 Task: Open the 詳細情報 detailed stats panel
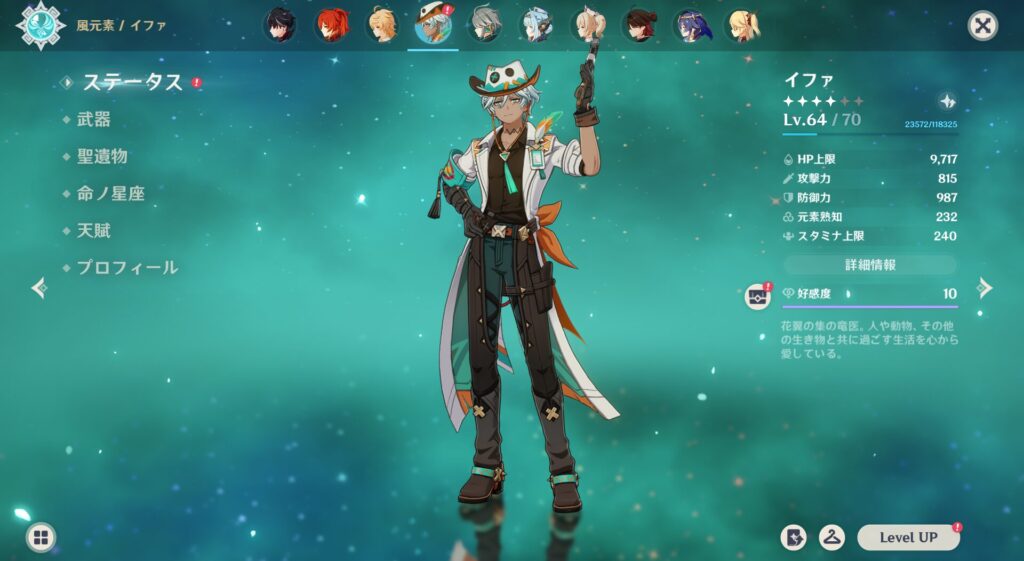[869, 265]
